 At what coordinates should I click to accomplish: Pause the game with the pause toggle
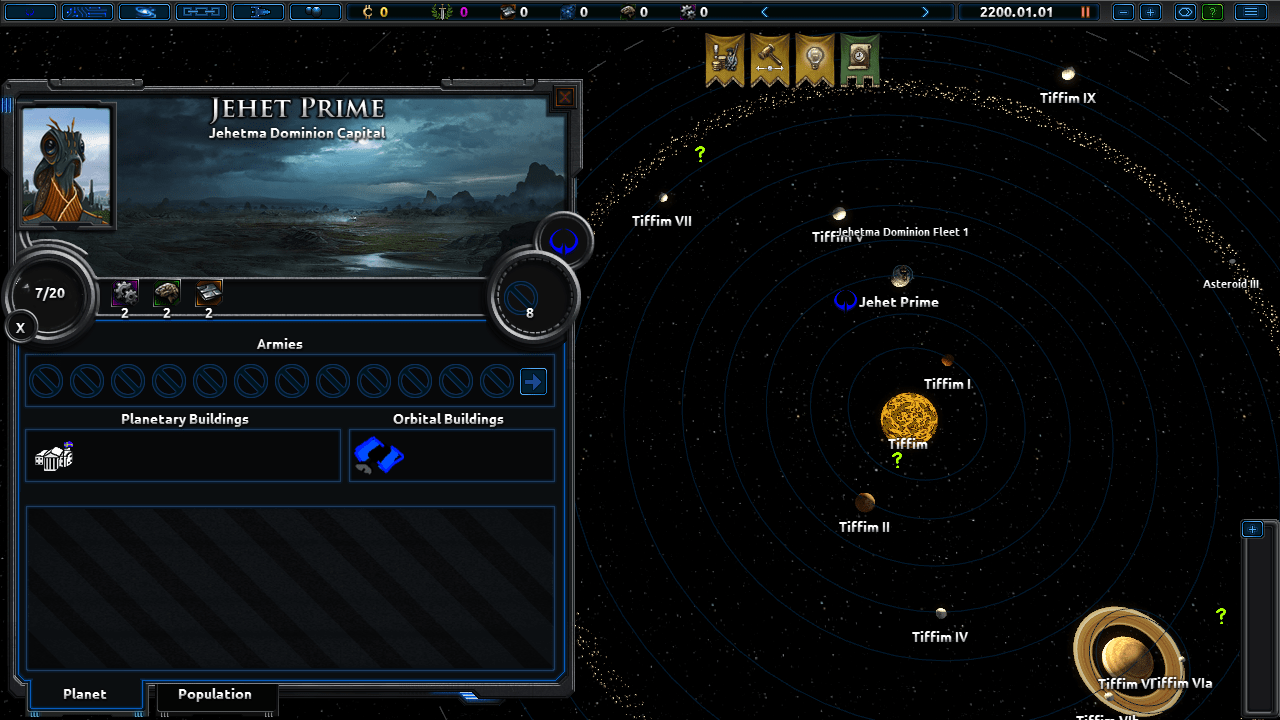1084,11
